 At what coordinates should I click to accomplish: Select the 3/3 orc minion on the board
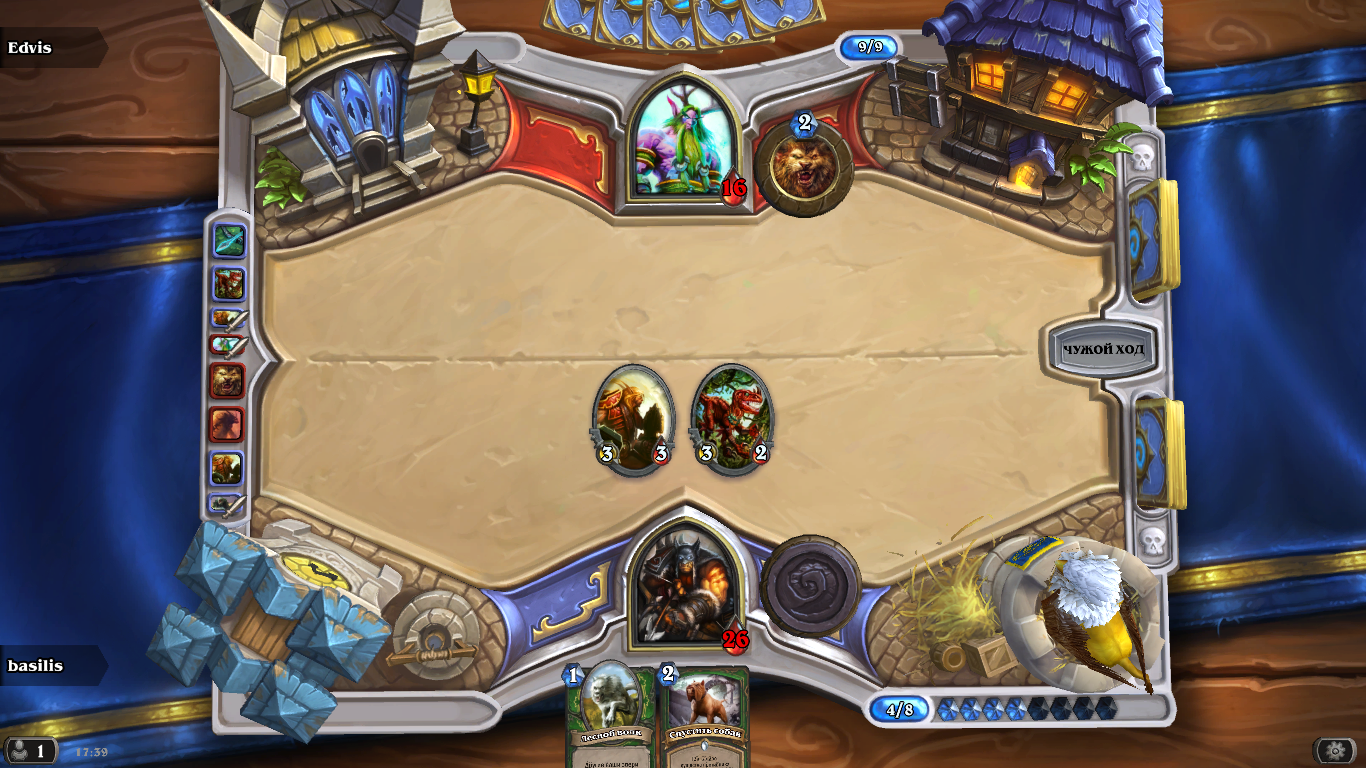pyautogui.click(x=633, y=418)
